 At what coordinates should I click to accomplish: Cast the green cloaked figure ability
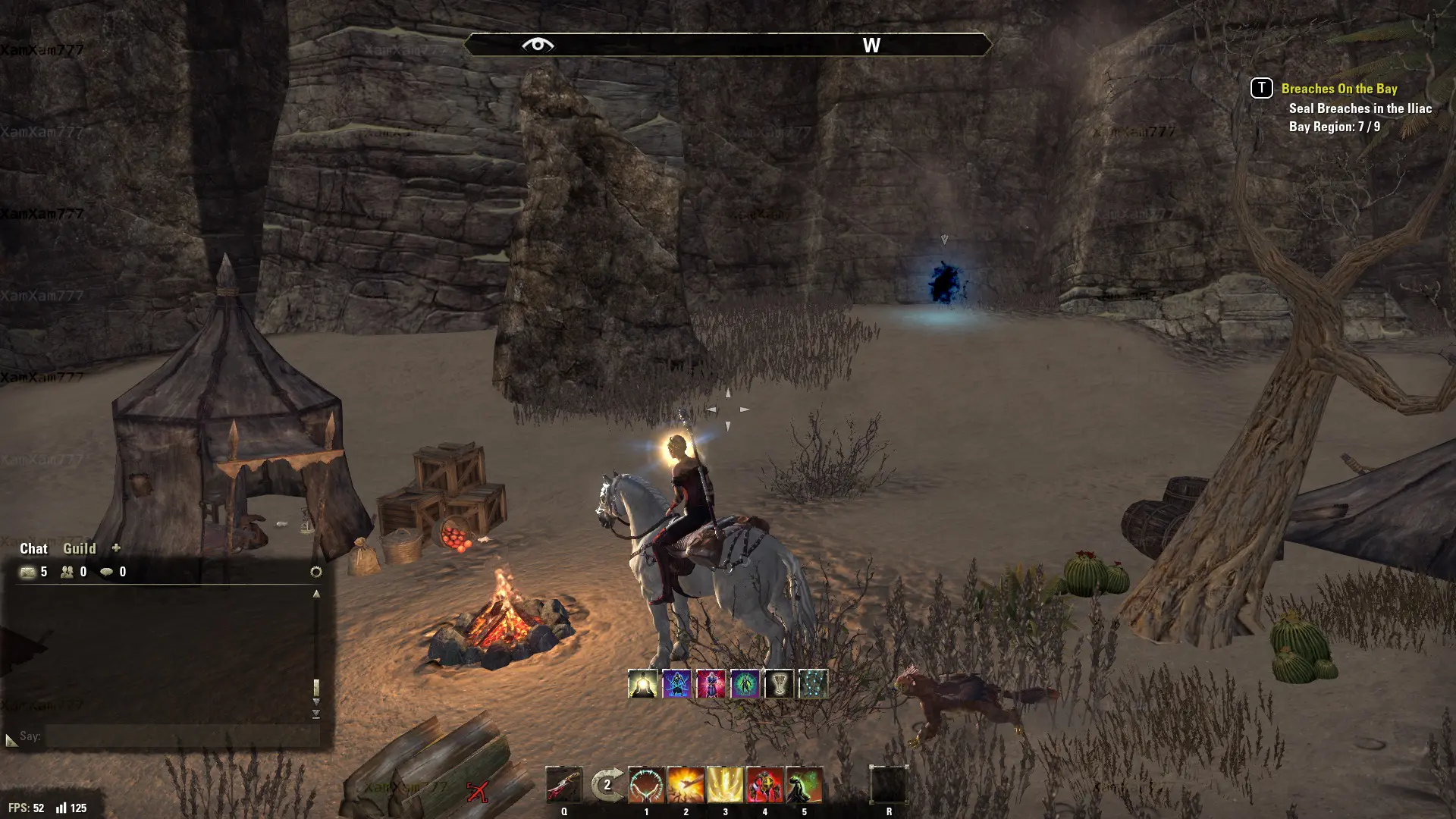click(x=804, y=786)
